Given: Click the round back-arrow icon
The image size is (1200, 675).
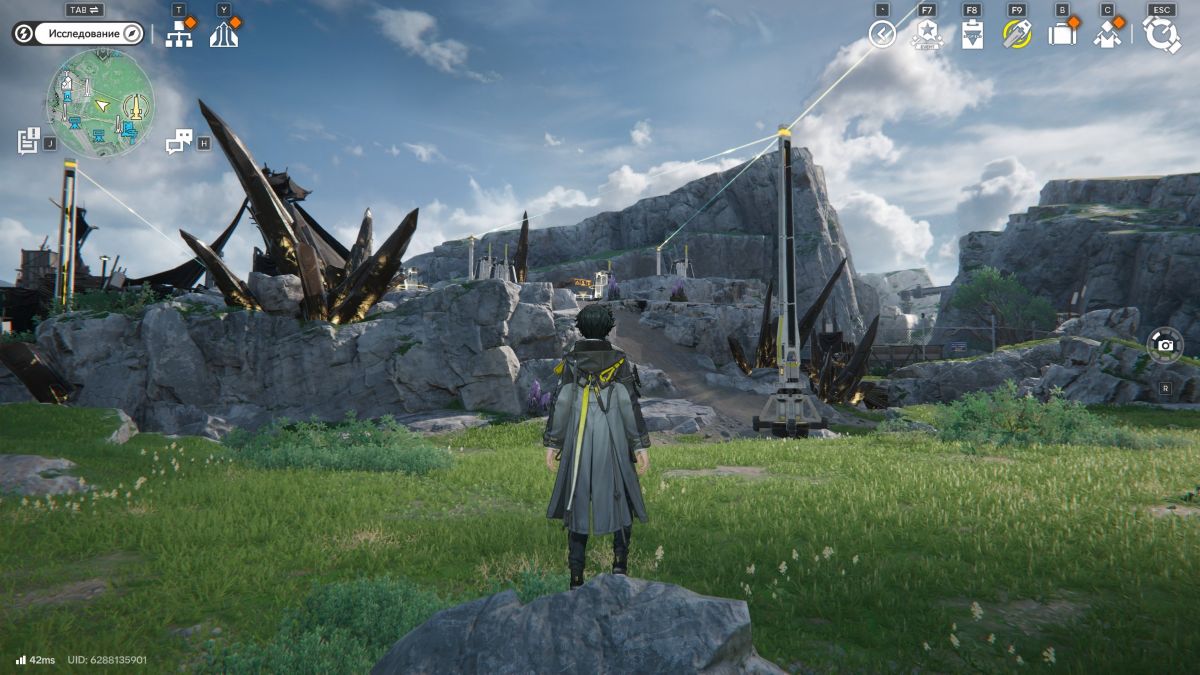Looking at the screenshot, I should point(882,34).
